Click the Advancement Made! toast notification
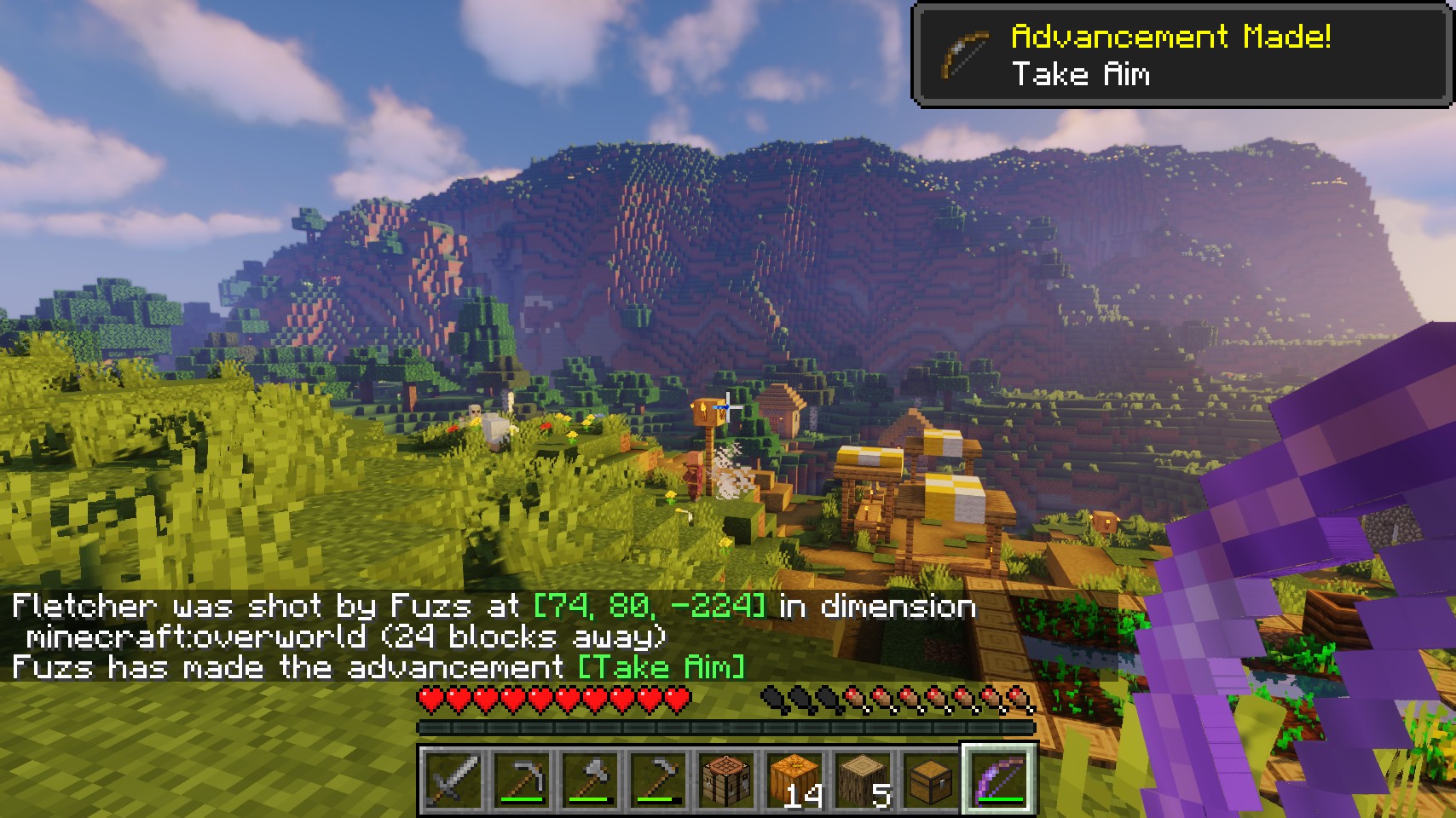This screenshot has height=818, width=1456. coord(1182,55)
